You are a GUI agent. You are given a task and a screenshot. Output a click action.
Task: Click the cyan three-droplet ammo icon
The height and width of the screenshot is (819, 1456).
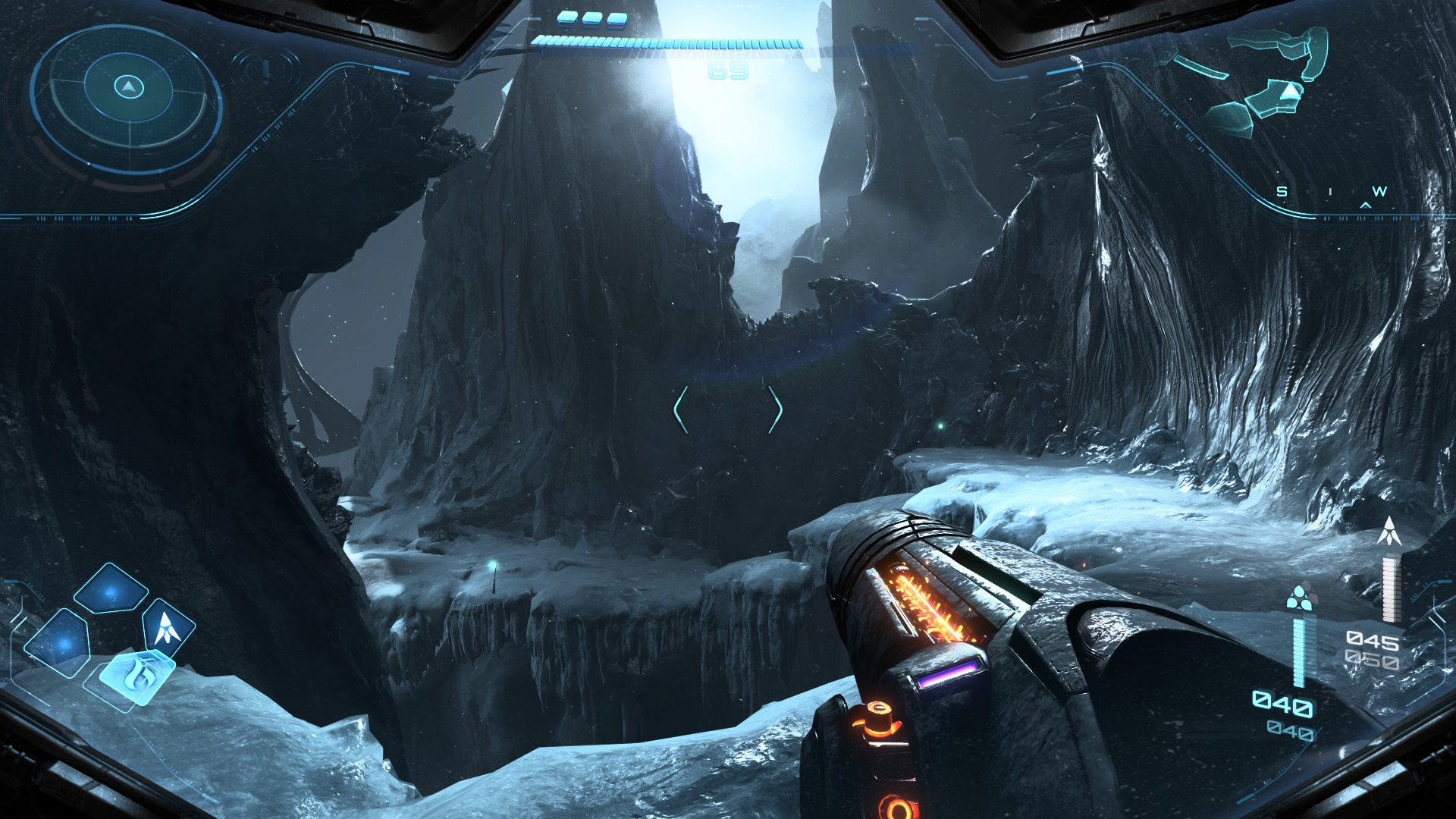point(1300,598)
